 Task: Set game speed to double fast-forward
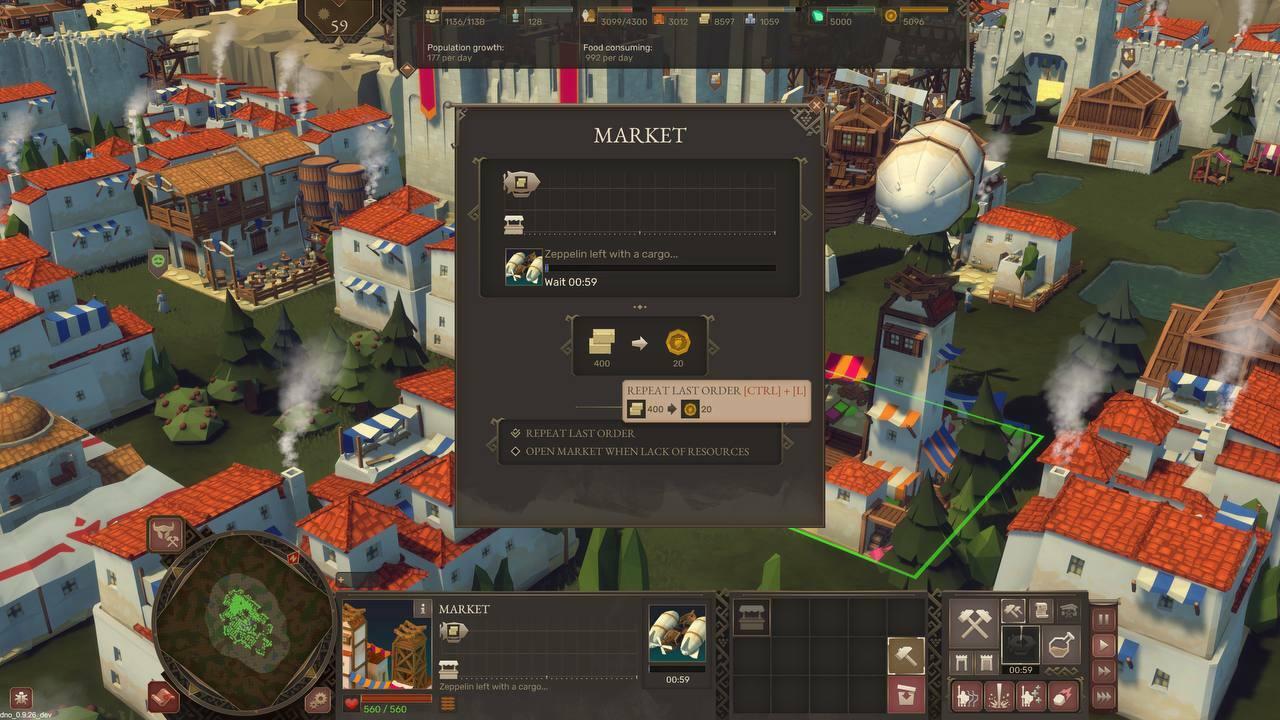[1103, 671]
